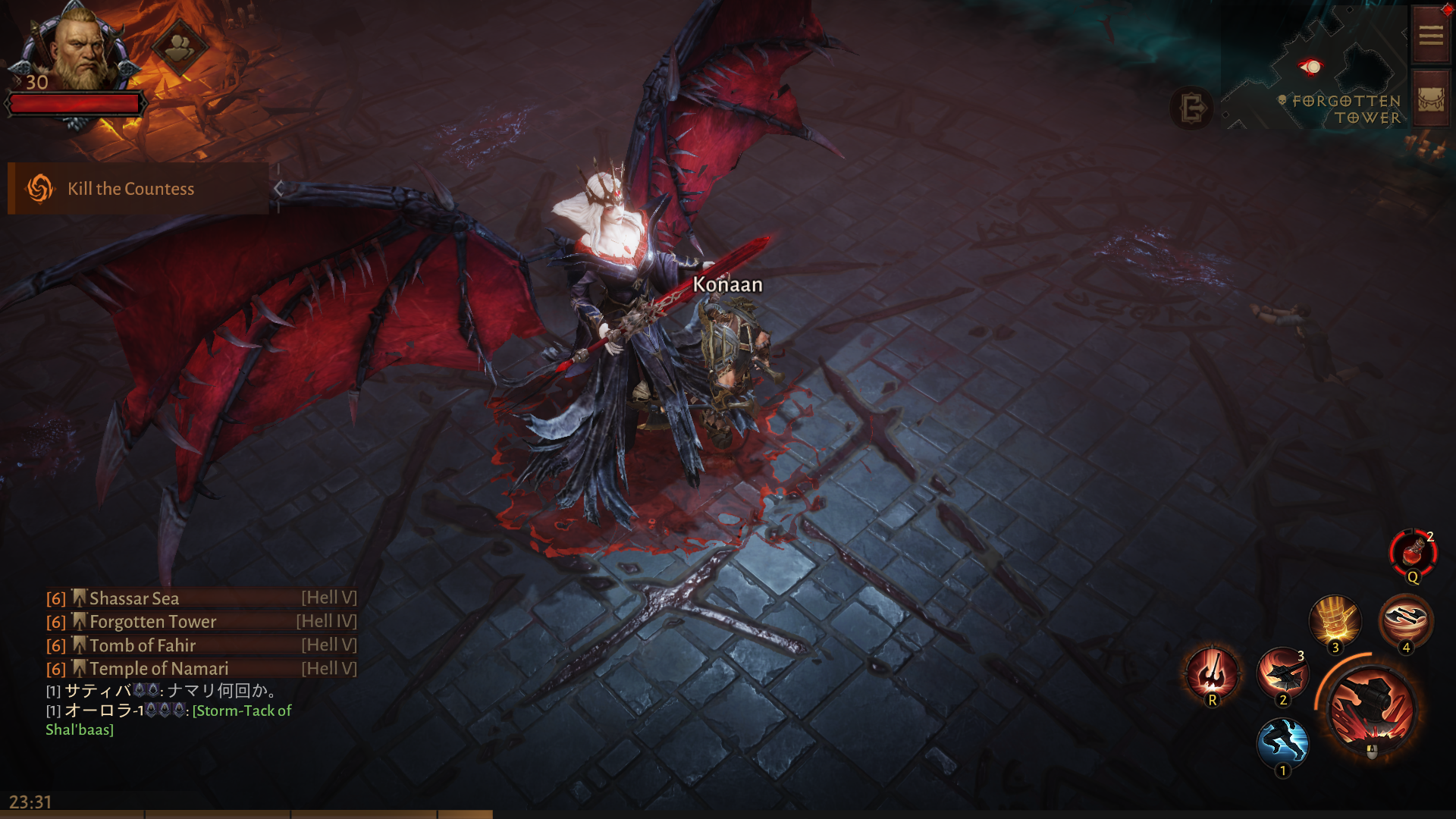Click the Temple of Namari chat entry

pos(158,668)
